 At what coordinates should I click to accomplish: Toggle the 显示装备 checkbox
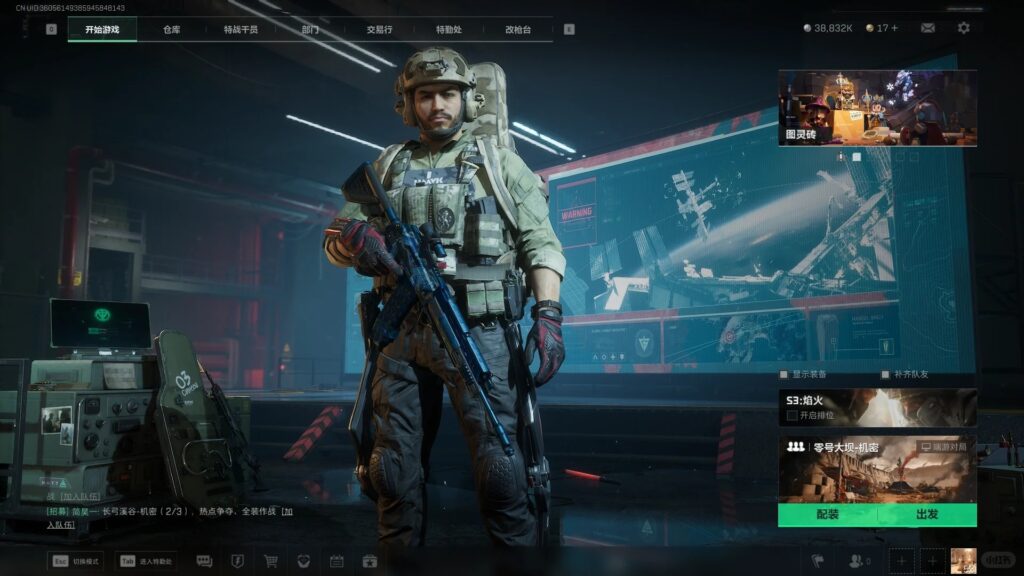[x=784, y=375]
